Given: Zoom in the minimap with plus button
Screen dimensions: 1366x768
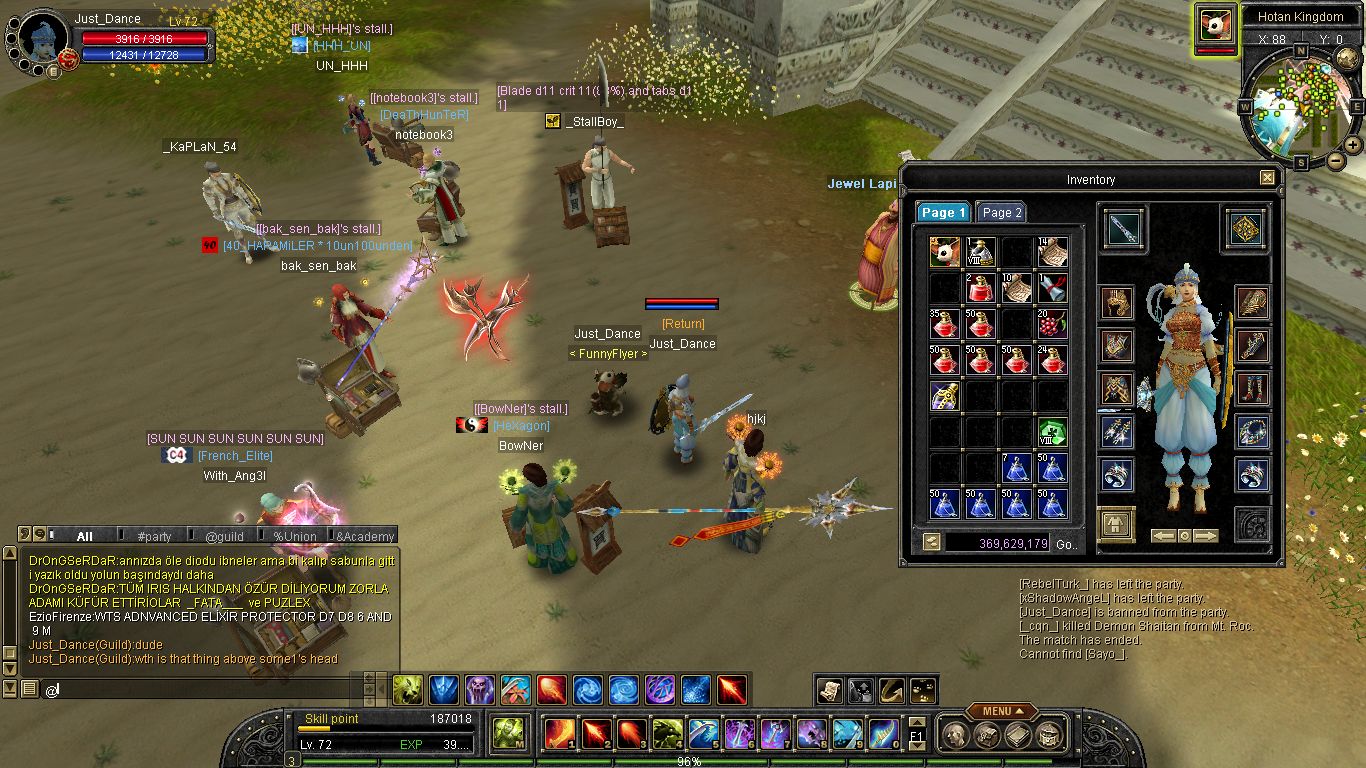Looking at the screenshot, I should point(1352,145).
